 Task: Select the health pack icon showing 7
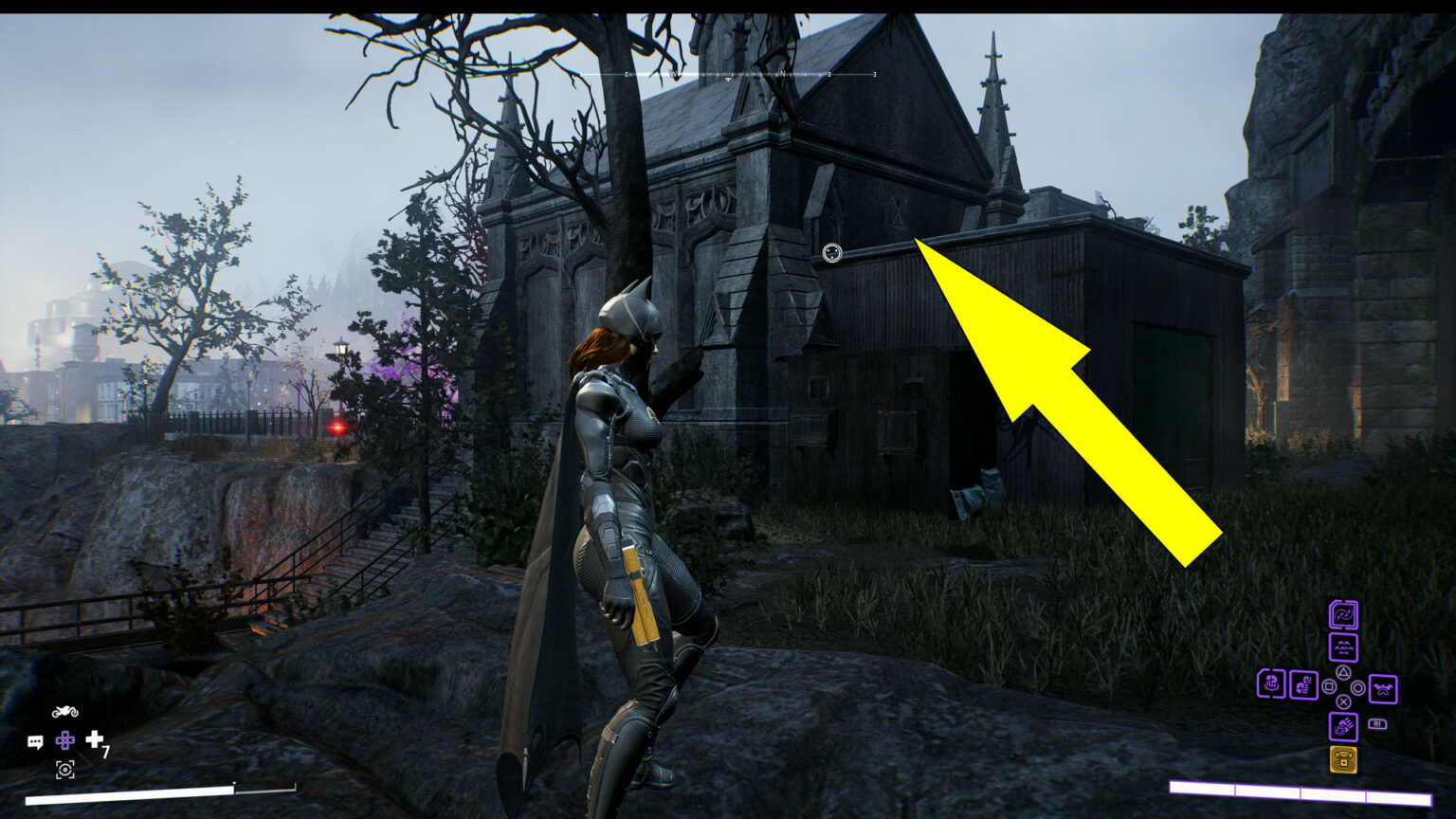click(x=95, y=742)
